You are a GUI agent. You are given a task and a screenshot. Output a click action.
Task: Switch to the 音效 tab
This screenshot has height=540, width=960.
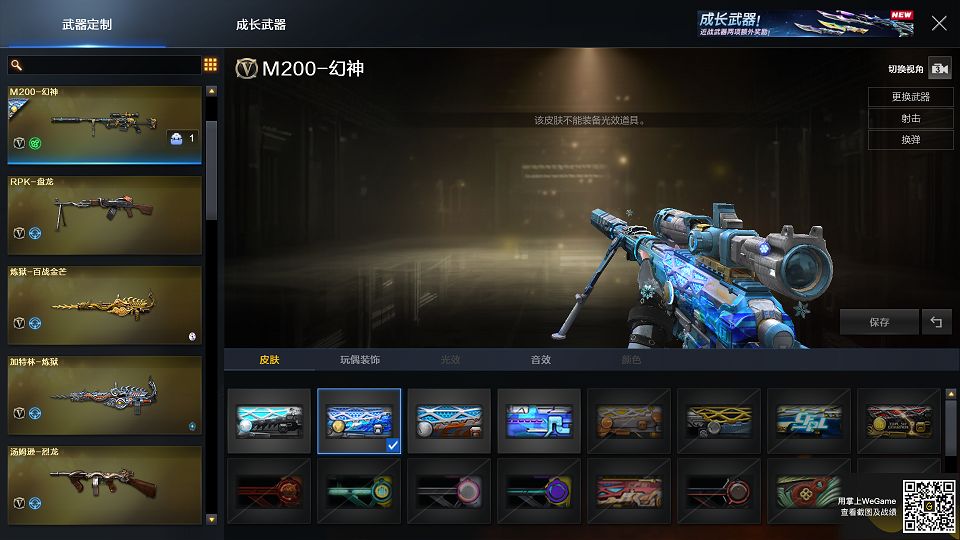coord(540,359)
